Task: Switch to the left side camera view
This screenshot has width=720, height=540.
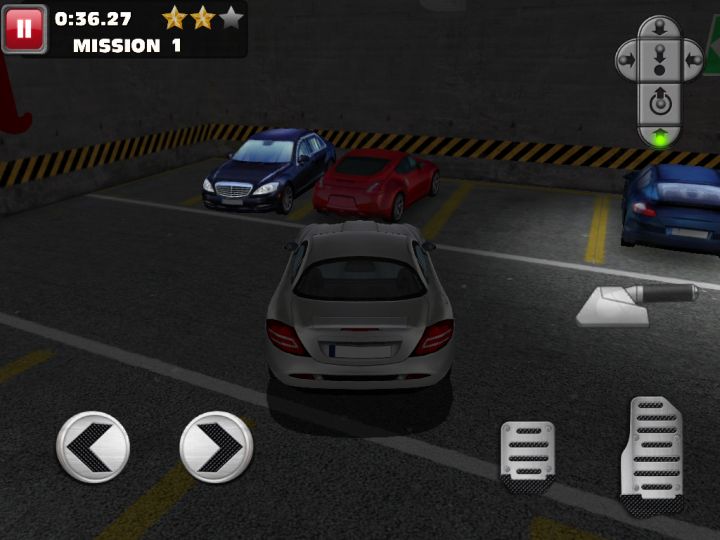Action: coord(628,59)
